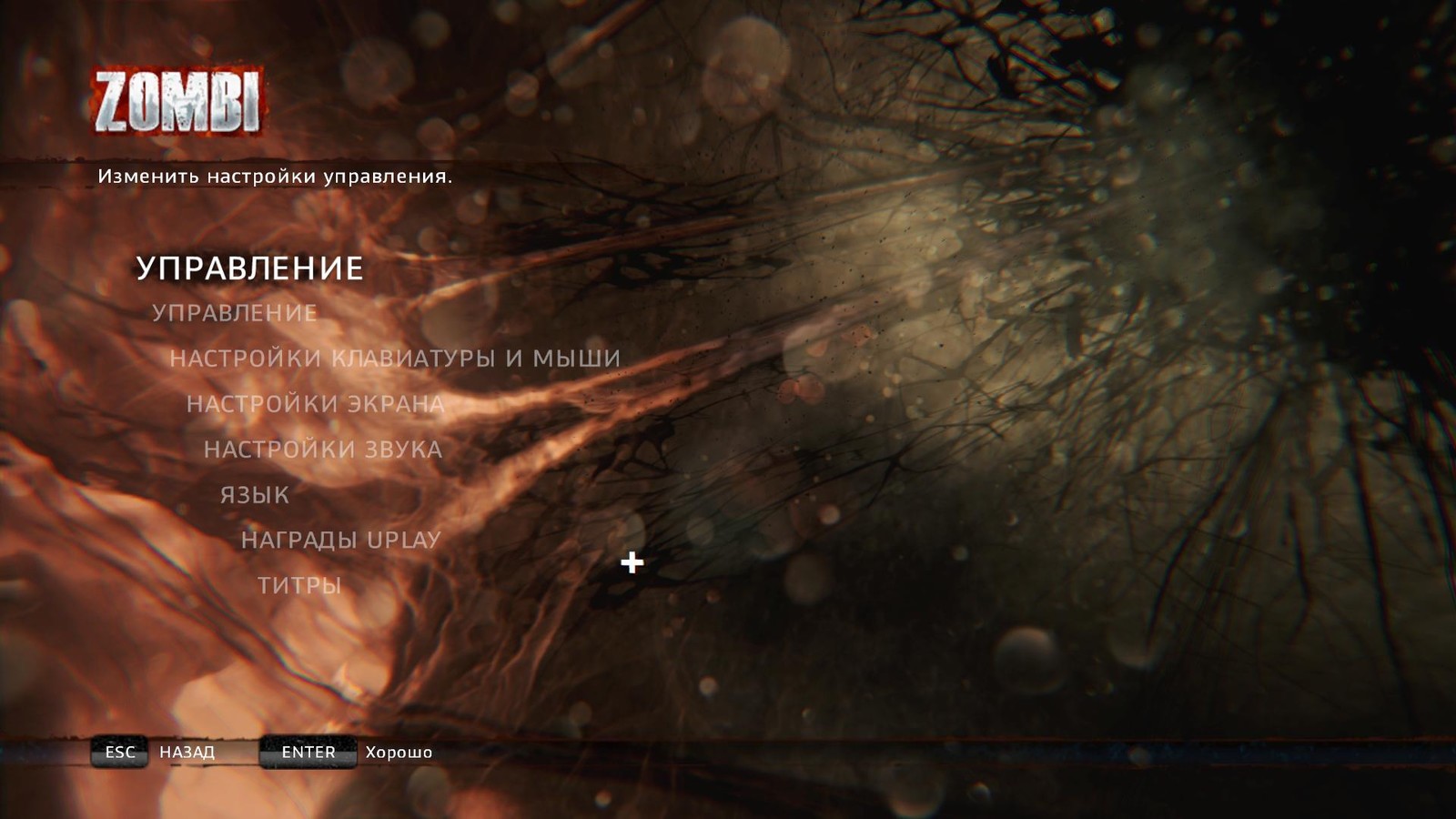Image resolution: width=1456 pixels, height=819 pixels.
Task: Choose the НАСТРОЙКИ ЭКРАНА option
Action: [x=316, y=404]
